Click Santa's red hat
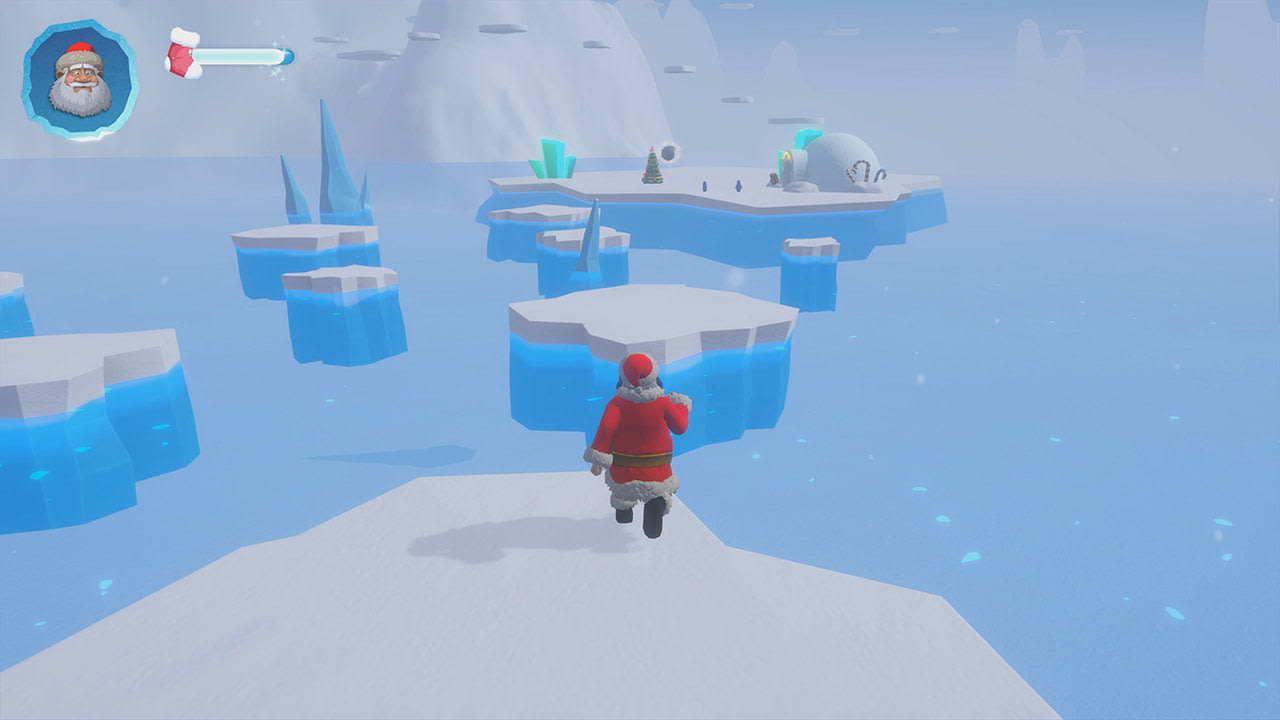 coord(636,370)
